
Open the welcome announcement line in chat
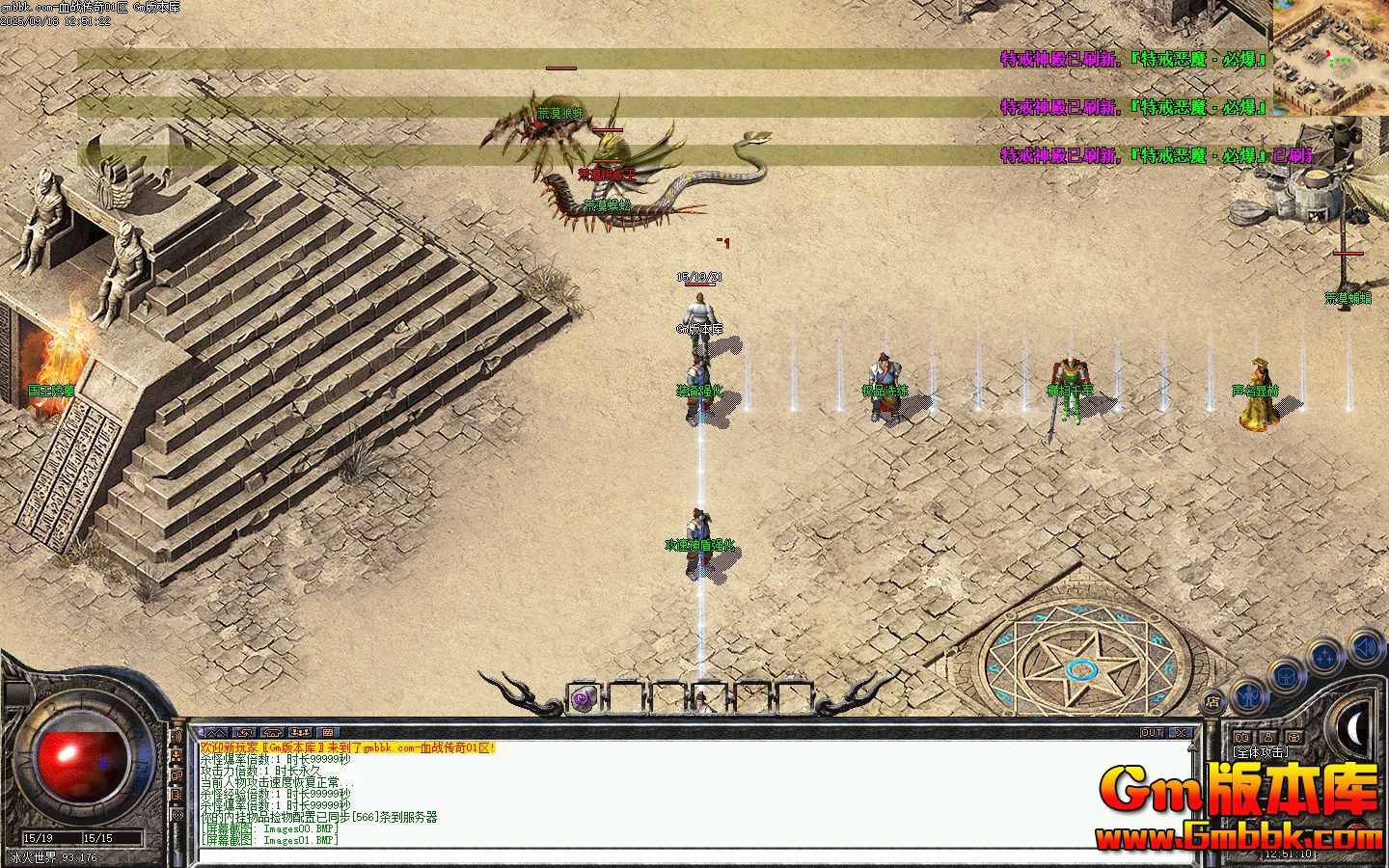347,748
